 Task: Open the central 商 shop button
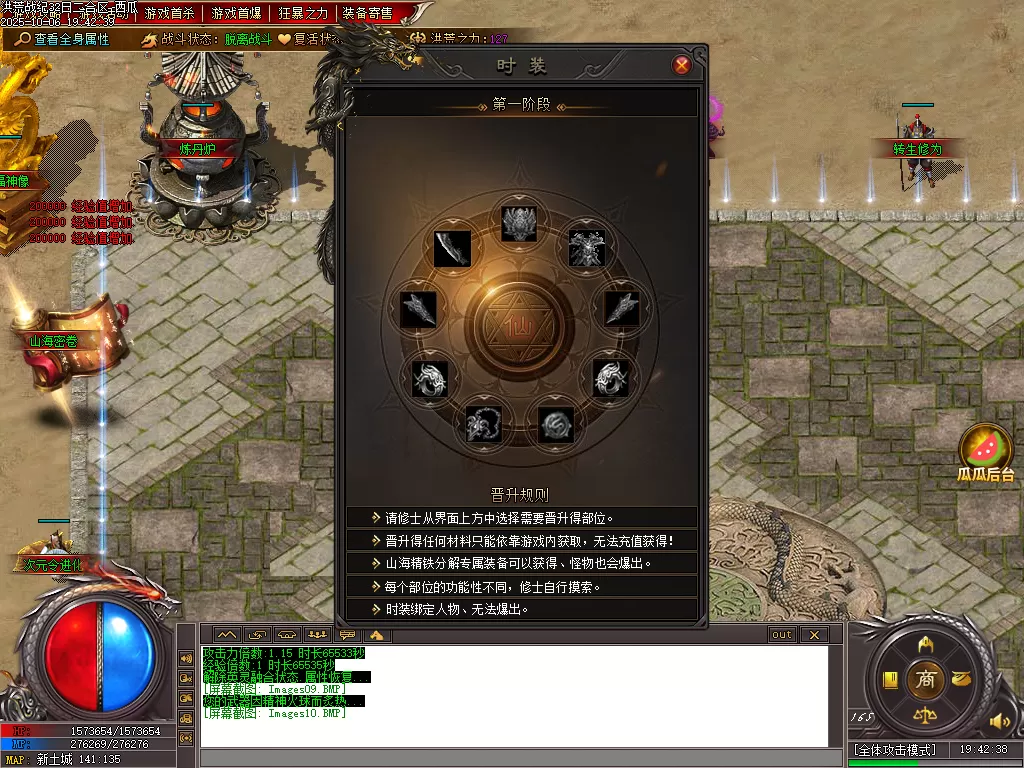click(x=926, y=681)
